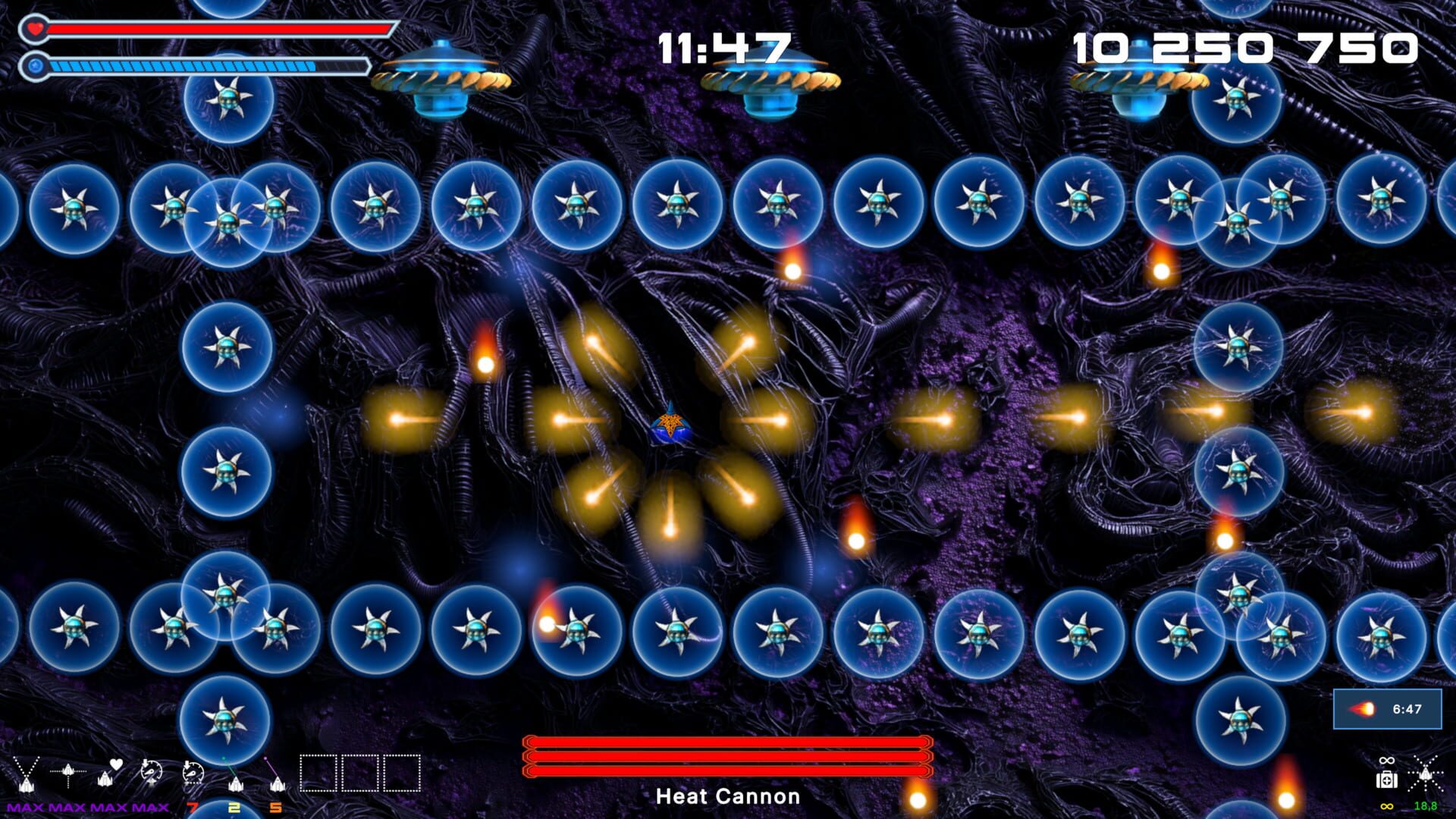Toggle the yellow infinity indicator bottom right
This screenshot has height=819, width=1456.
[x=1387, y=806]
